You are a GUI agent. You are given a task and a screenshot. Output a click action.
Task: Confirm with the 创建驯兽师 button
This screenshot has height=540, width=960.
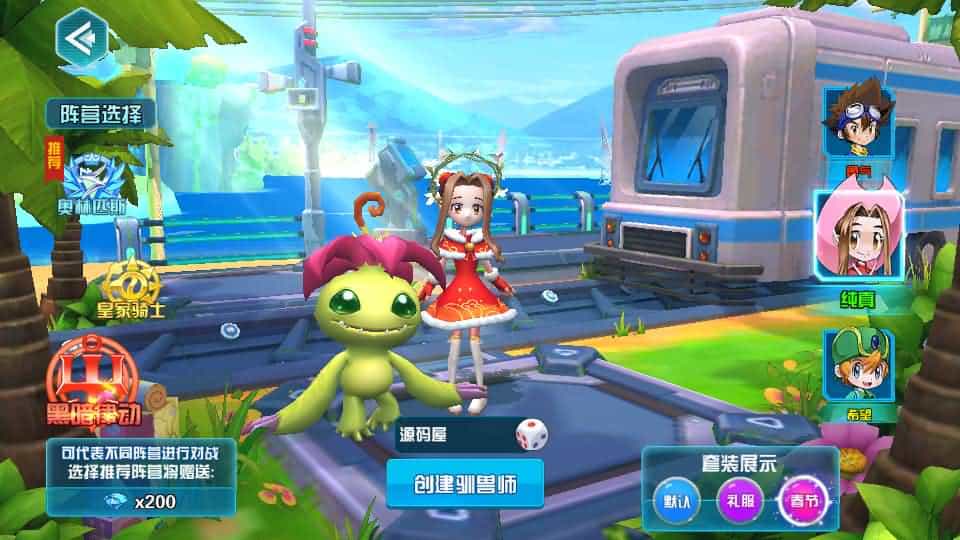(465, 484)
